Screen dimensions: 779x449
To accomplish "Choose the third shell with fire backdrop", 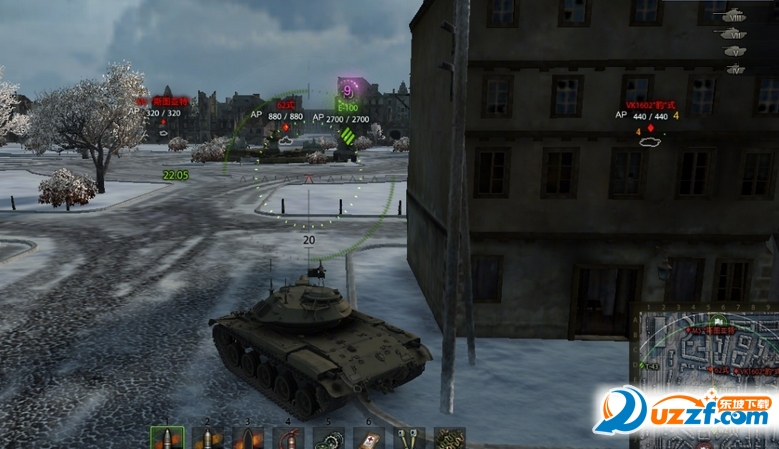I will [x=247, y=439].
